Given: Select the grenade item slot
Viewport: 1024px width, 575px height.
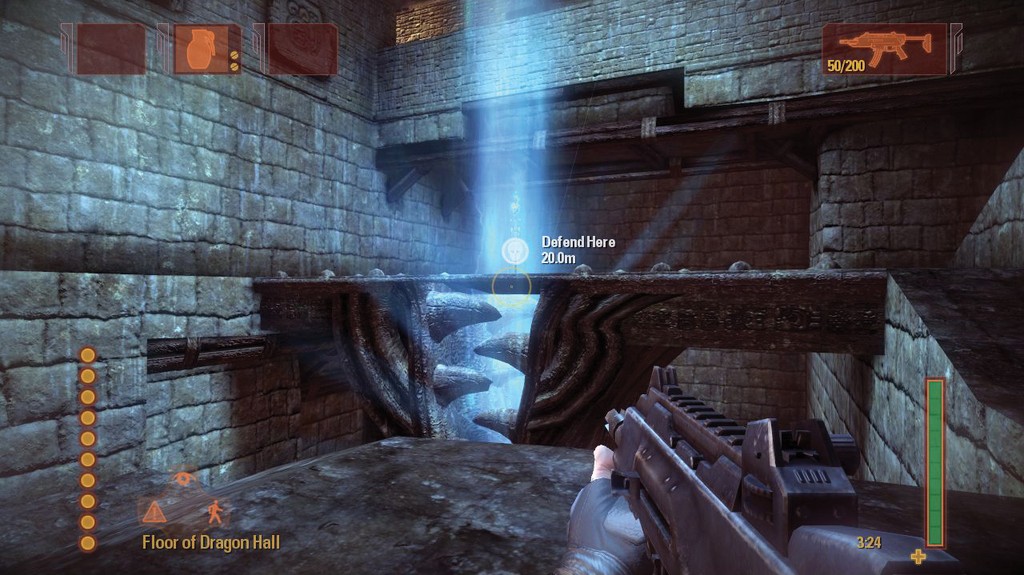Looking at the screenshot, I should [x=207, y=49].
